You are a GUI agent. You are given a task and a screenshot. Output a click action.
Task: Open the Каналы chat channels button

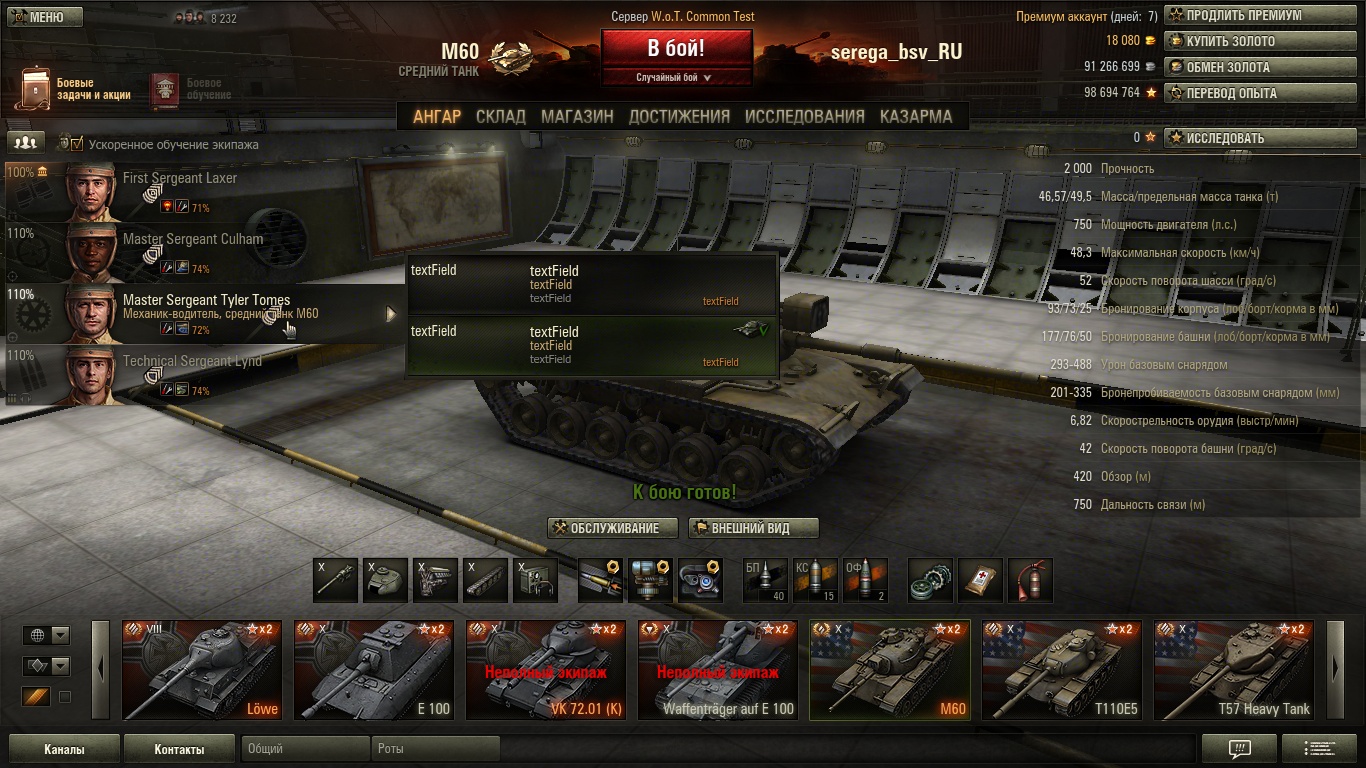tap(64, 749)
